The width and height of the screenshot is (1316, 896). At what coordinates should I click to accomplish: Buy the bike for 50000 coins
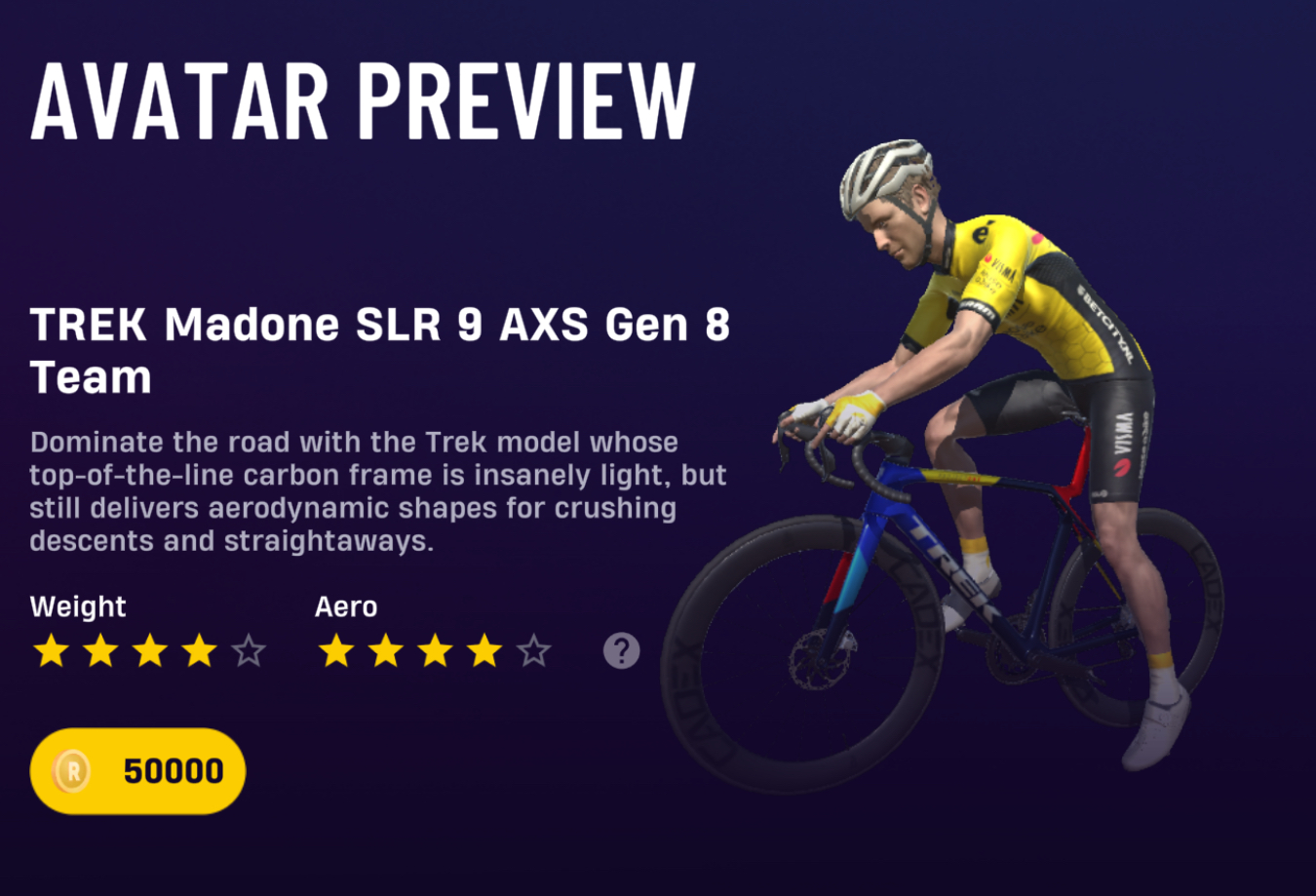(137, 771)
